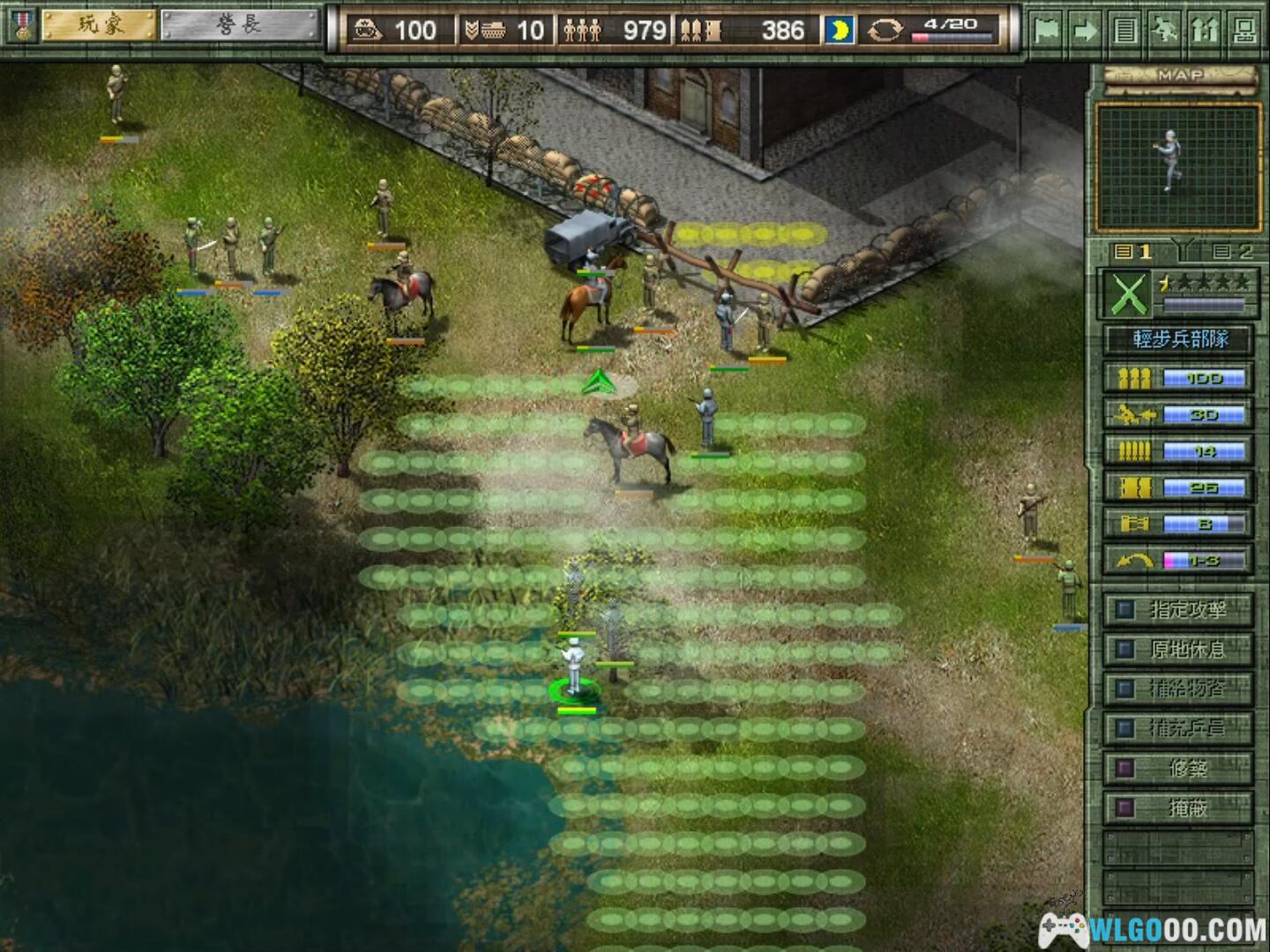Open the list document toolbar icon
The image size is (1270, 952).
pyautogui.click(x=1124, y=31)
